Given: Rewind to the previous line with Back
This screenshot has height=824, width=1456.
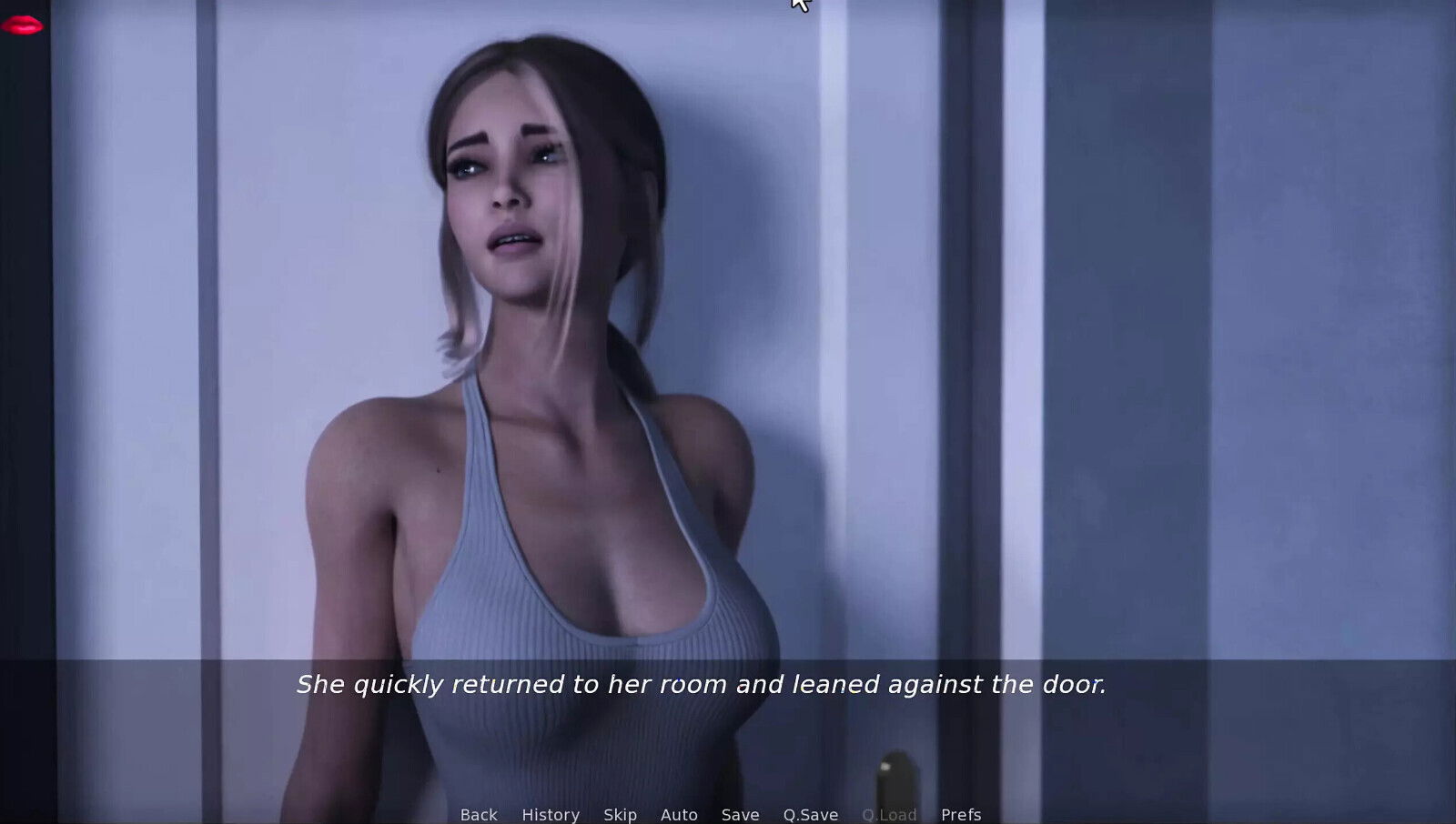Looking at the screenshot, I should [x=479, y=814].
